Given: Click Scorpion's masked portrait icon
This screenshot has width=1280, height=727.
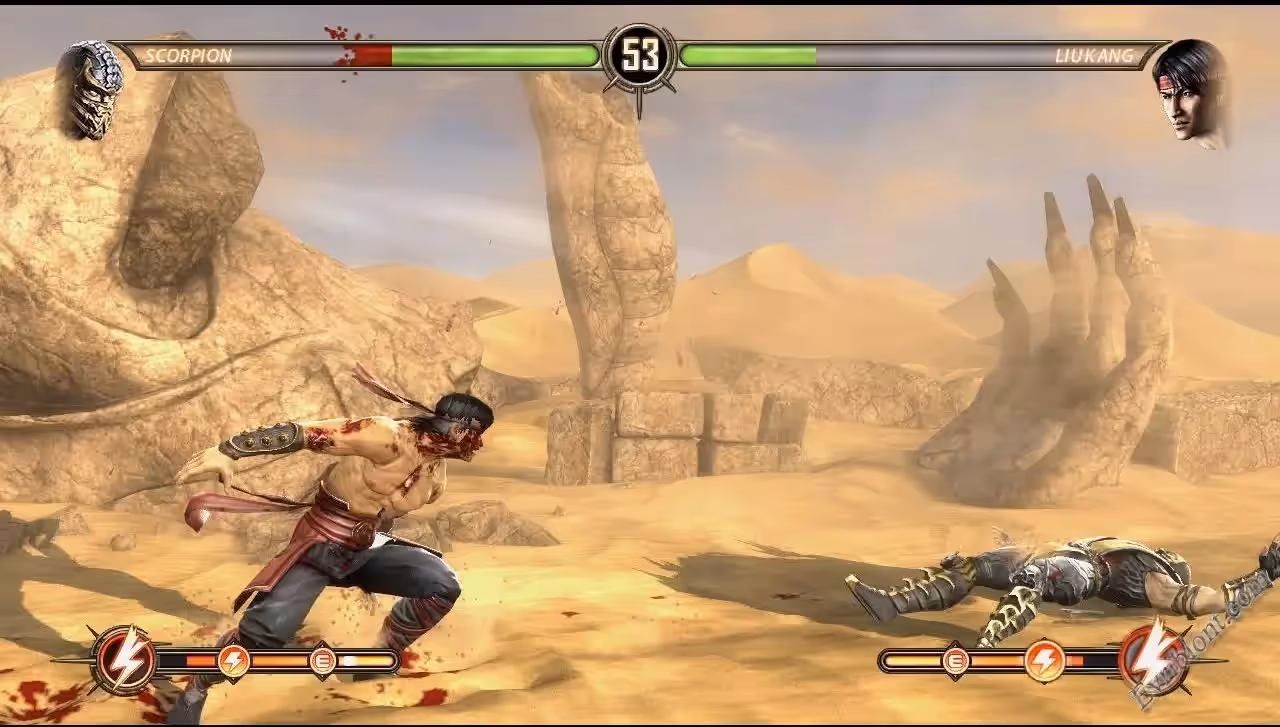Looking at the screenshot, I should tap(93, 88).
